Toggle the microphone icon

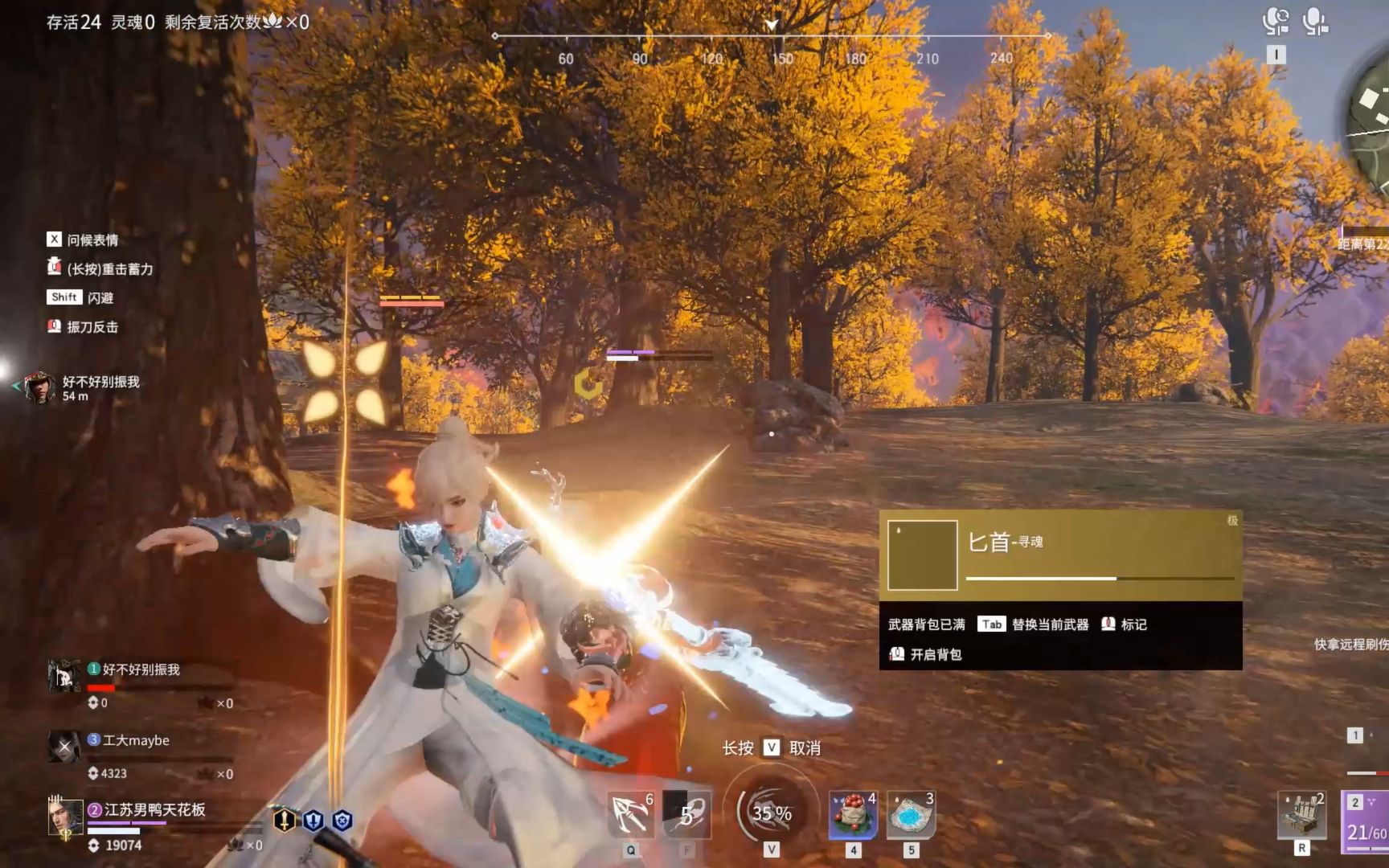tap(1315, 22)
